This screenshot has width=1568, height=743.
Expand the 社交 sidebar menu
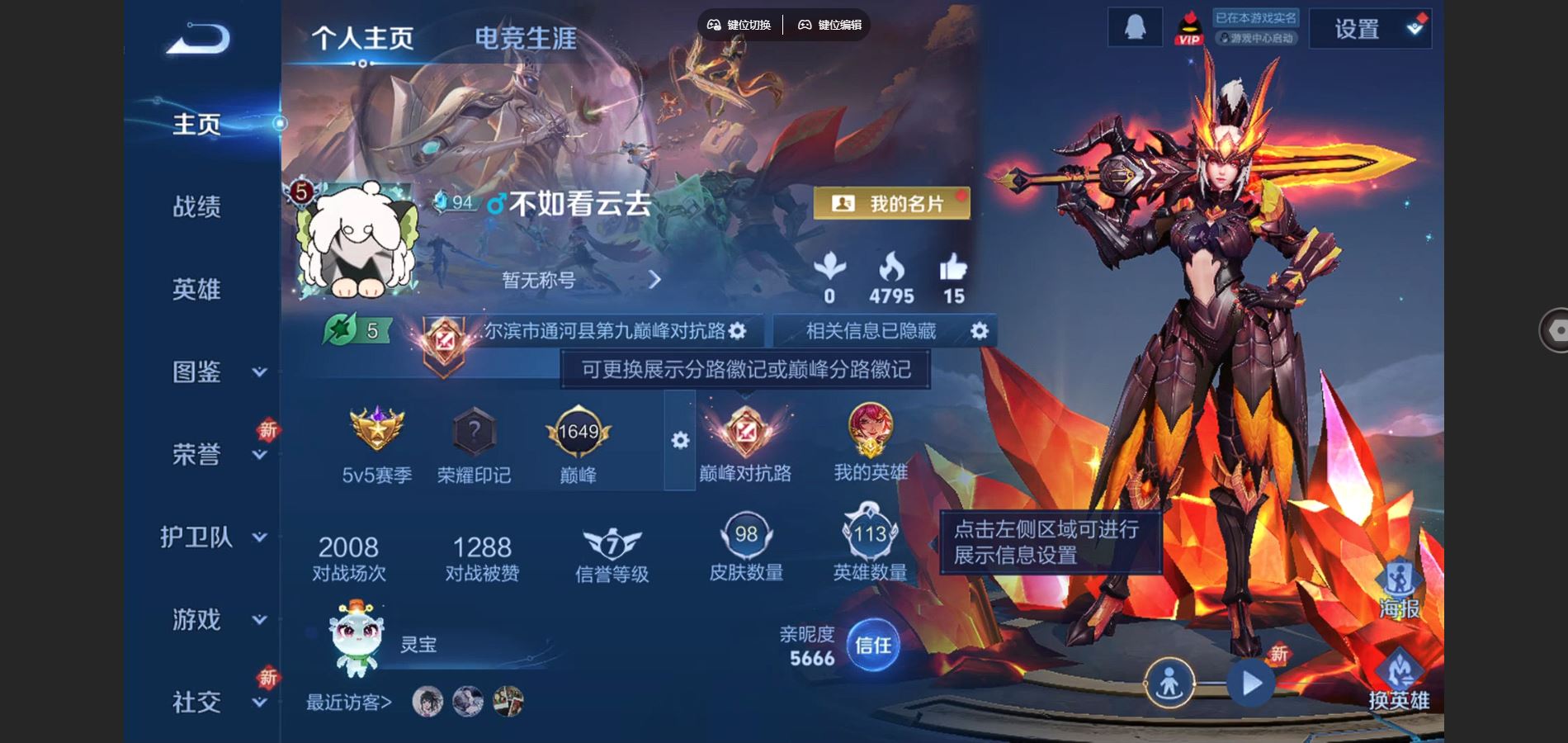215,702
